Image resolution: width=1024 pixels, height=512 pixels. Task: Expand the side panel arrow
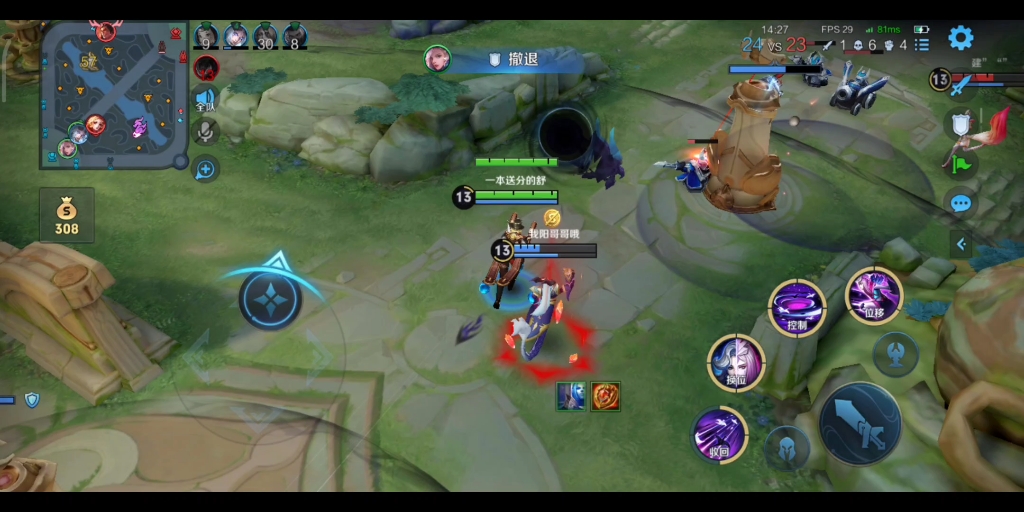coord(961,243)
